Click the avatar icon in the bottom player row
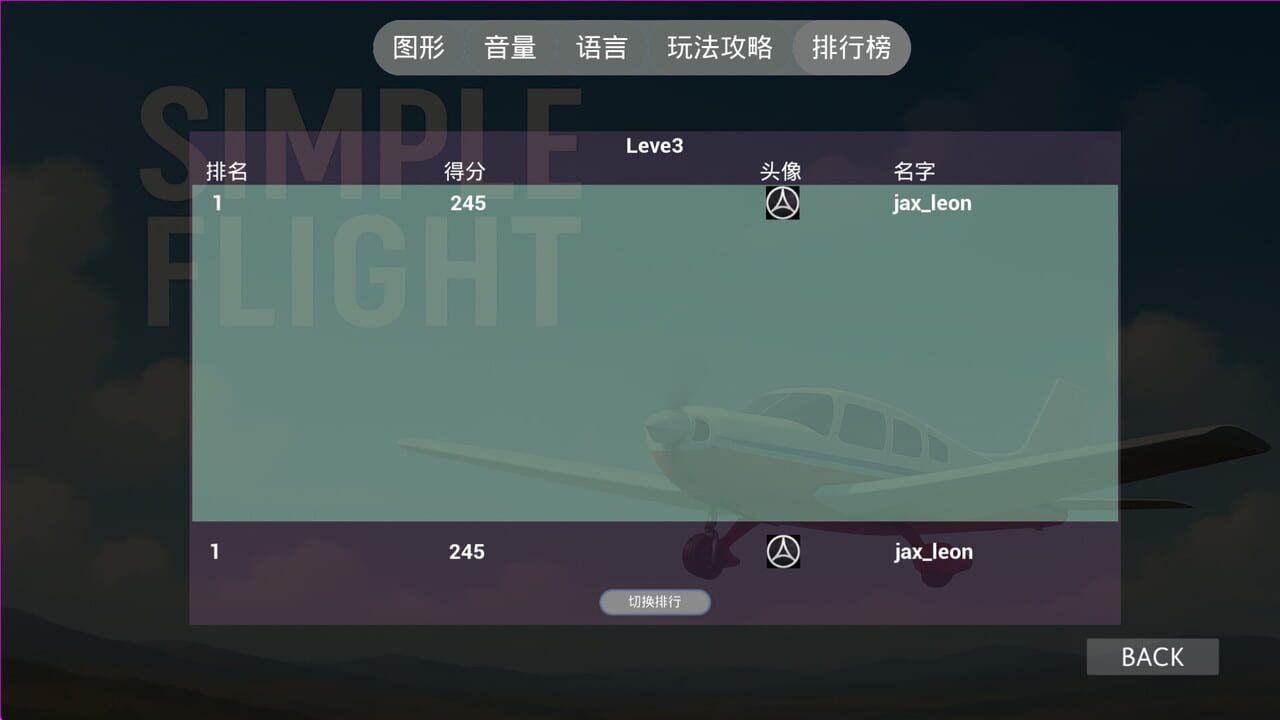Screen dimensions: 1280x720 (783, 551)
